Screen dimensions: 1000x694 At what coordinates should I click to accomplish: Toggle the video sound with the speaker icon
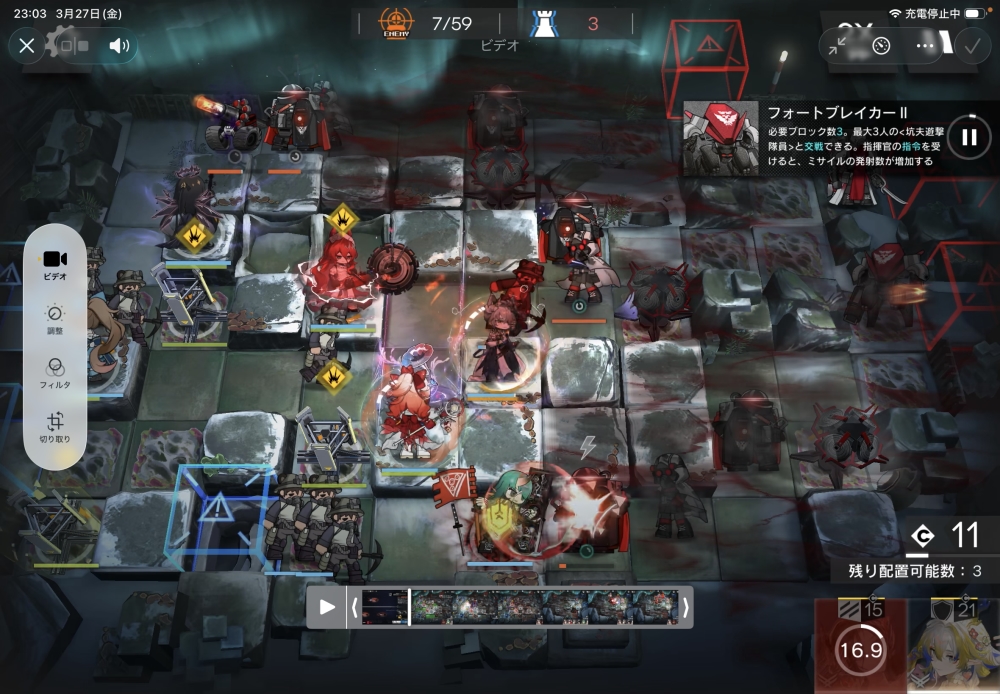120,45
